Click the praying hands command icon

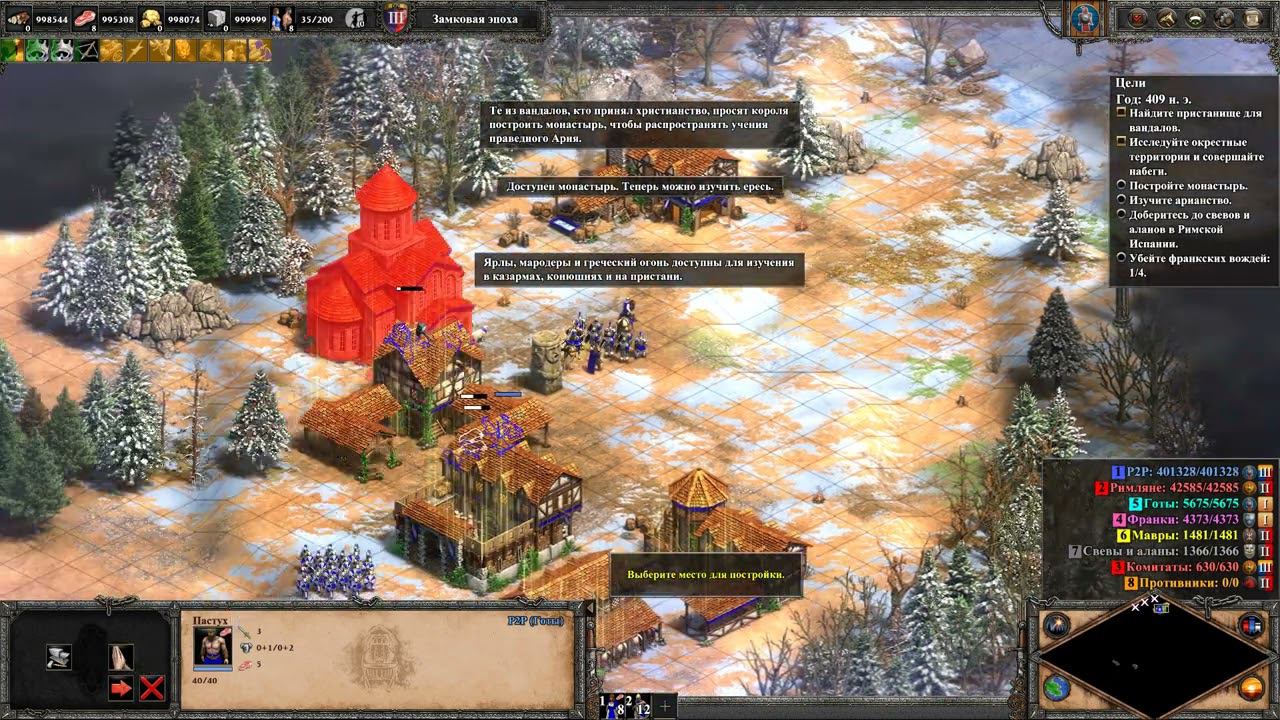121,657
